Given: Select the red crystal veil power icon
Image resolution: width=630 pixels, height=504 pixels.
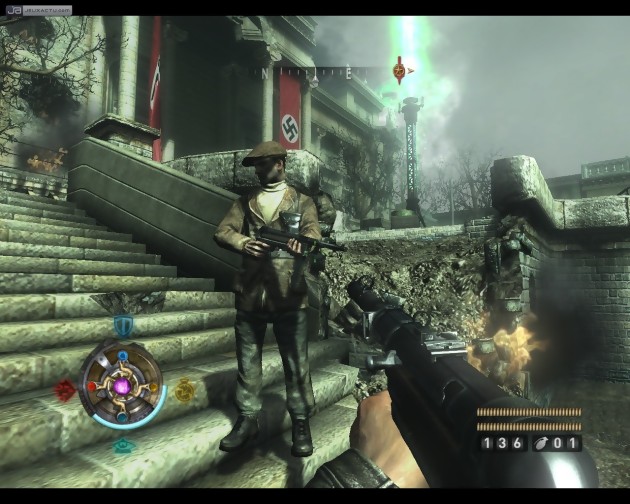Looking at the screenshot, I should 65,390.
